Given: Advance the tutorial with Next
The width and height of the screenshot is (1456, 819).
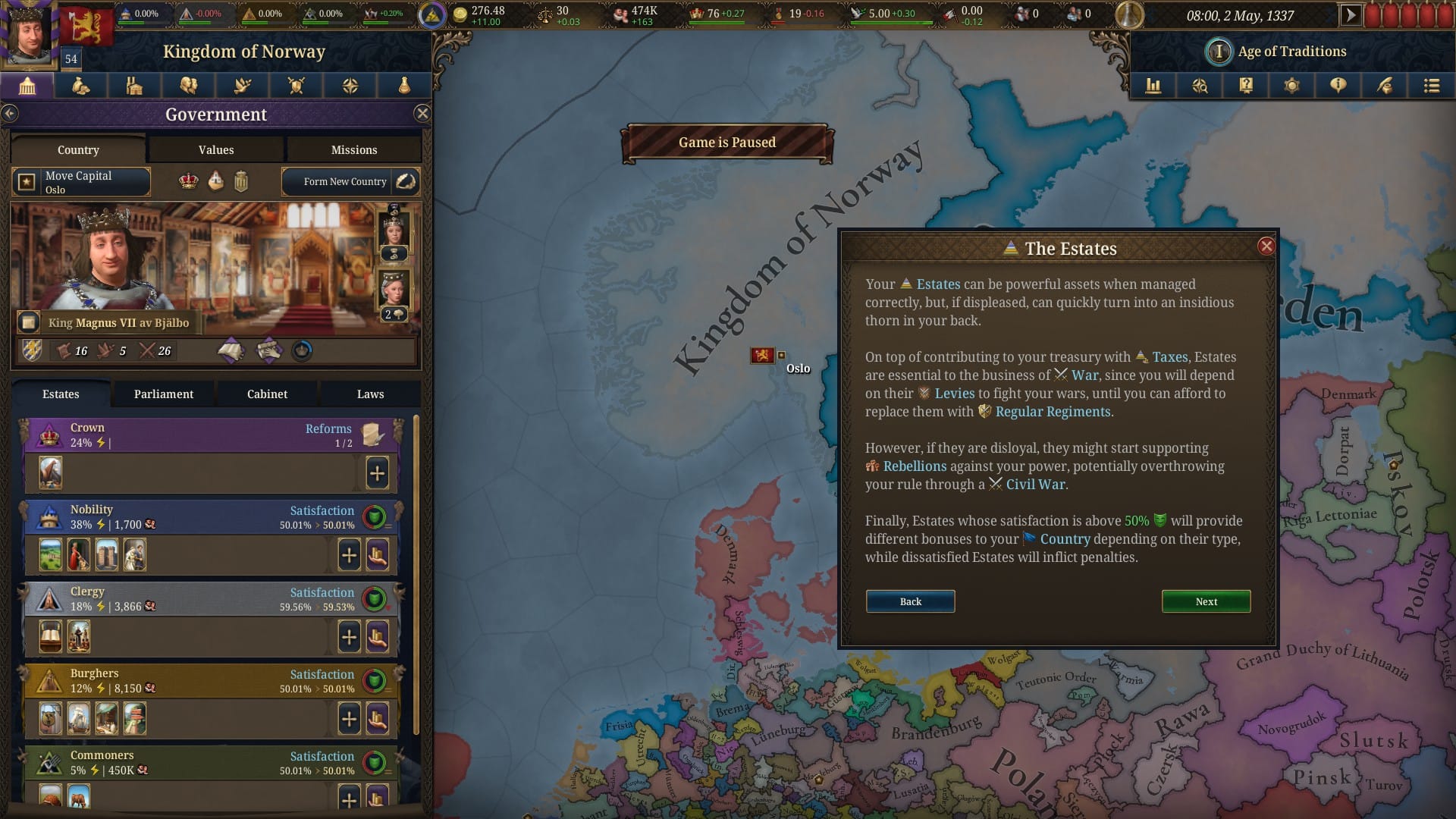Looking at the screenshot, I should tap(1206, 601).
